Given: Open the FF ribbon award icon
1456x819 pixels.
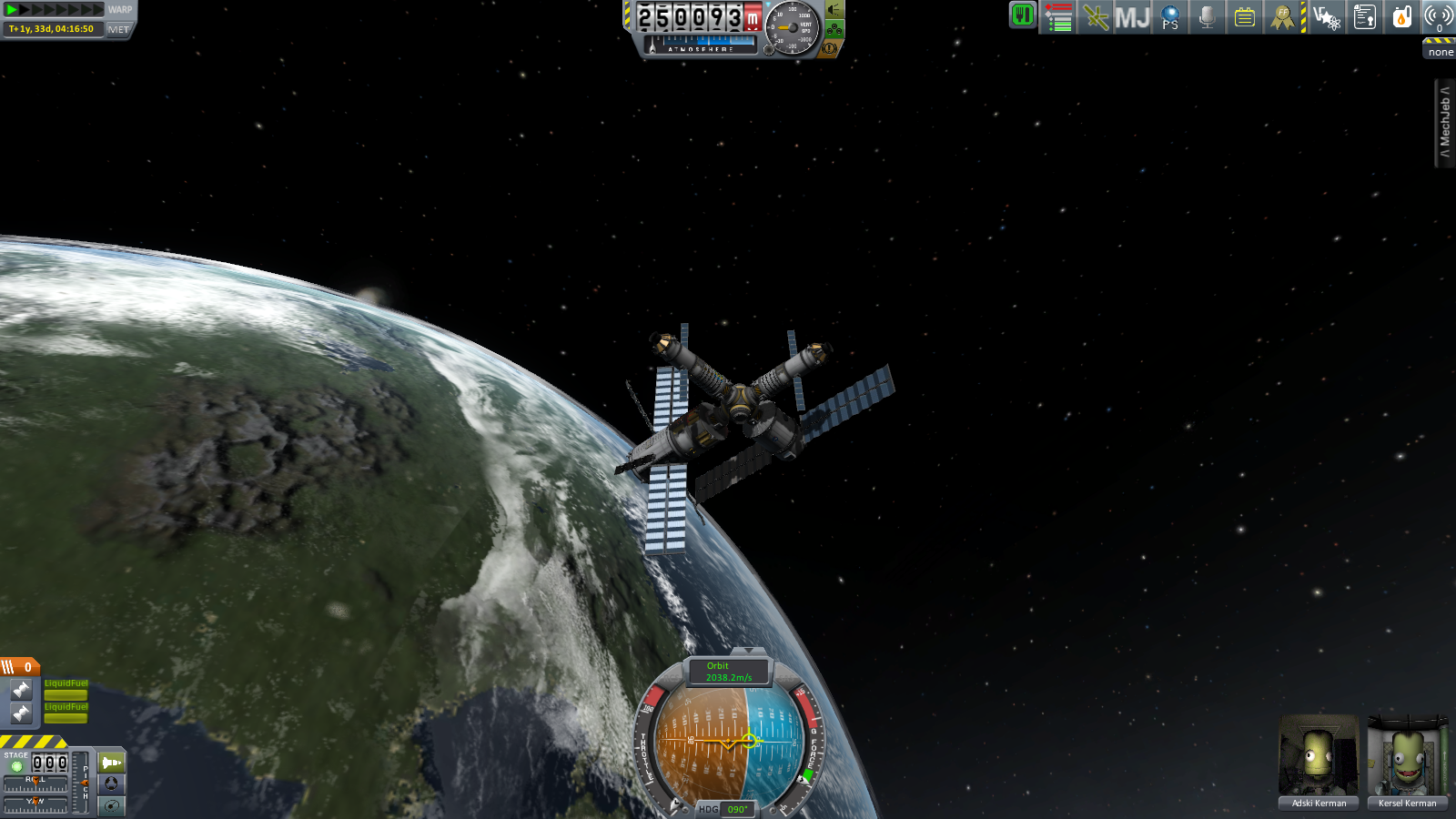Looking at the screenshot, I should (x=1282, y=17).
